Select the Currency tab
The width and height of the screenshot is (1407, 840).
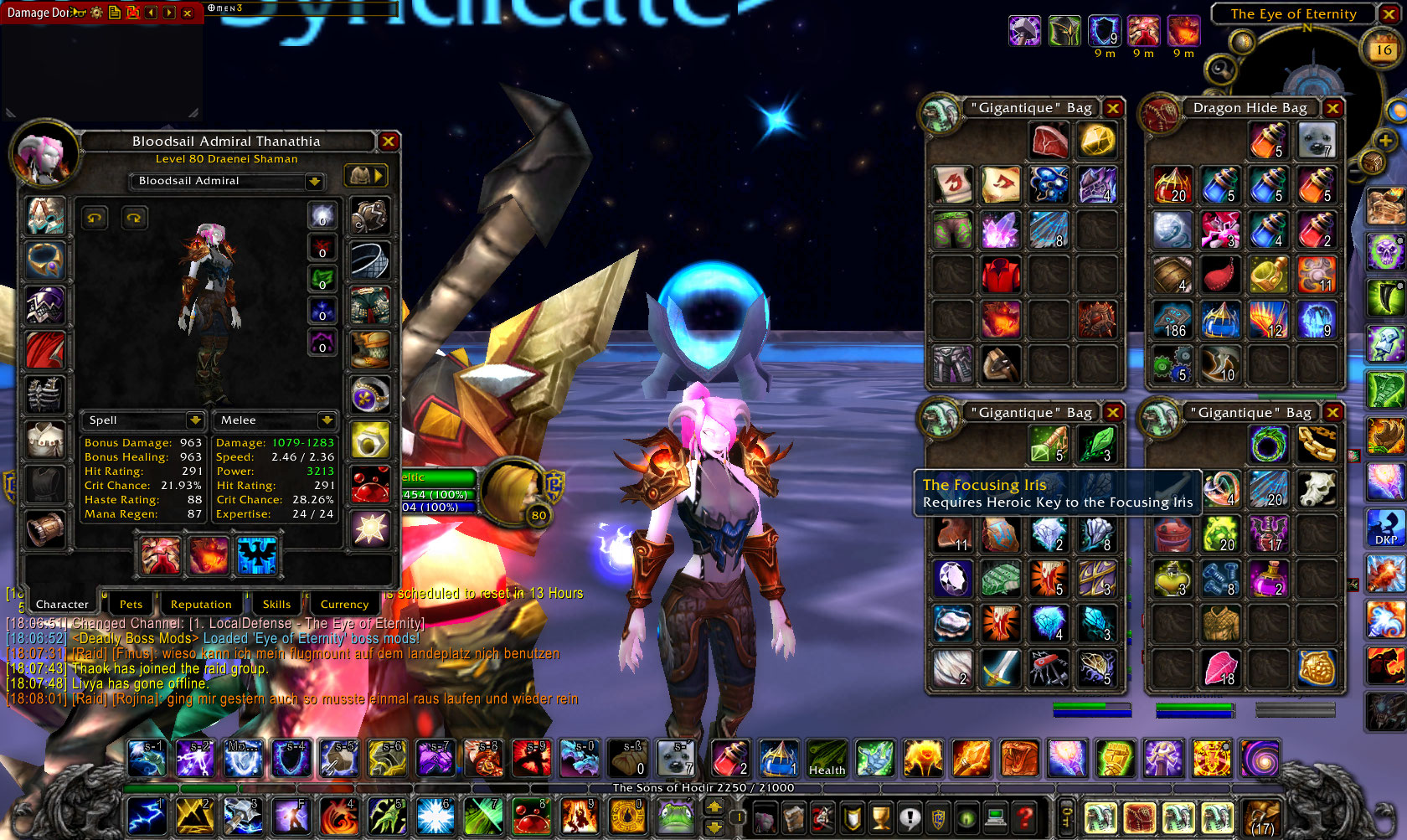(x=344, y=604)
